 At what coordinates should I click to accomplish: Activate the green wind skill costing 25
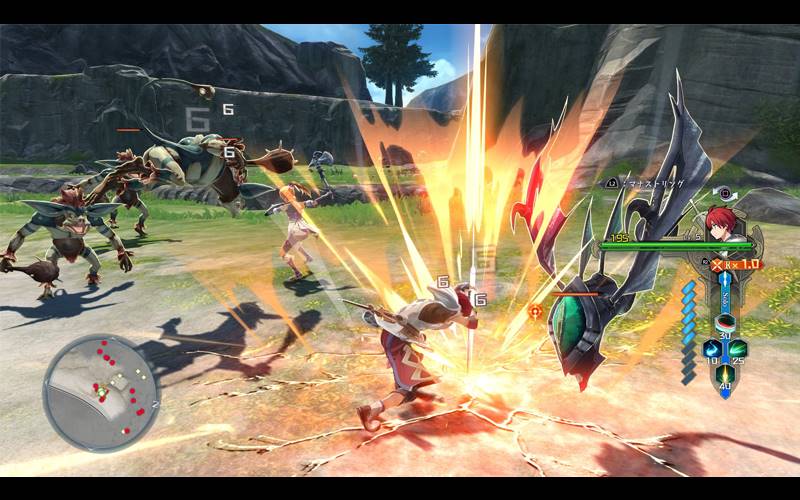click(738, 349)
